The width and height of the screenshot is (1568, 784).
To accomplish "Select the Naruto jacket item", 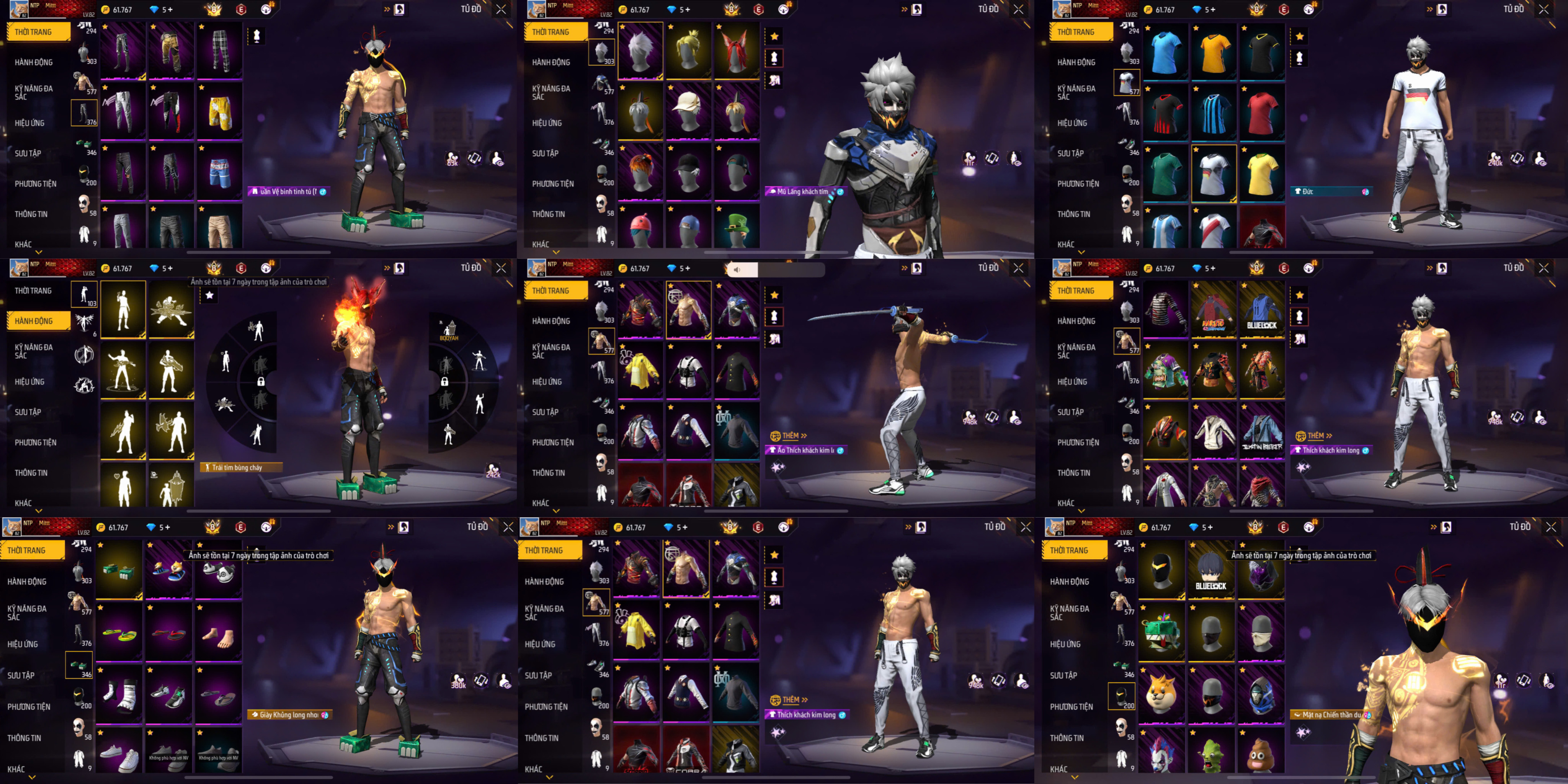I will [x=1214, y=310].
